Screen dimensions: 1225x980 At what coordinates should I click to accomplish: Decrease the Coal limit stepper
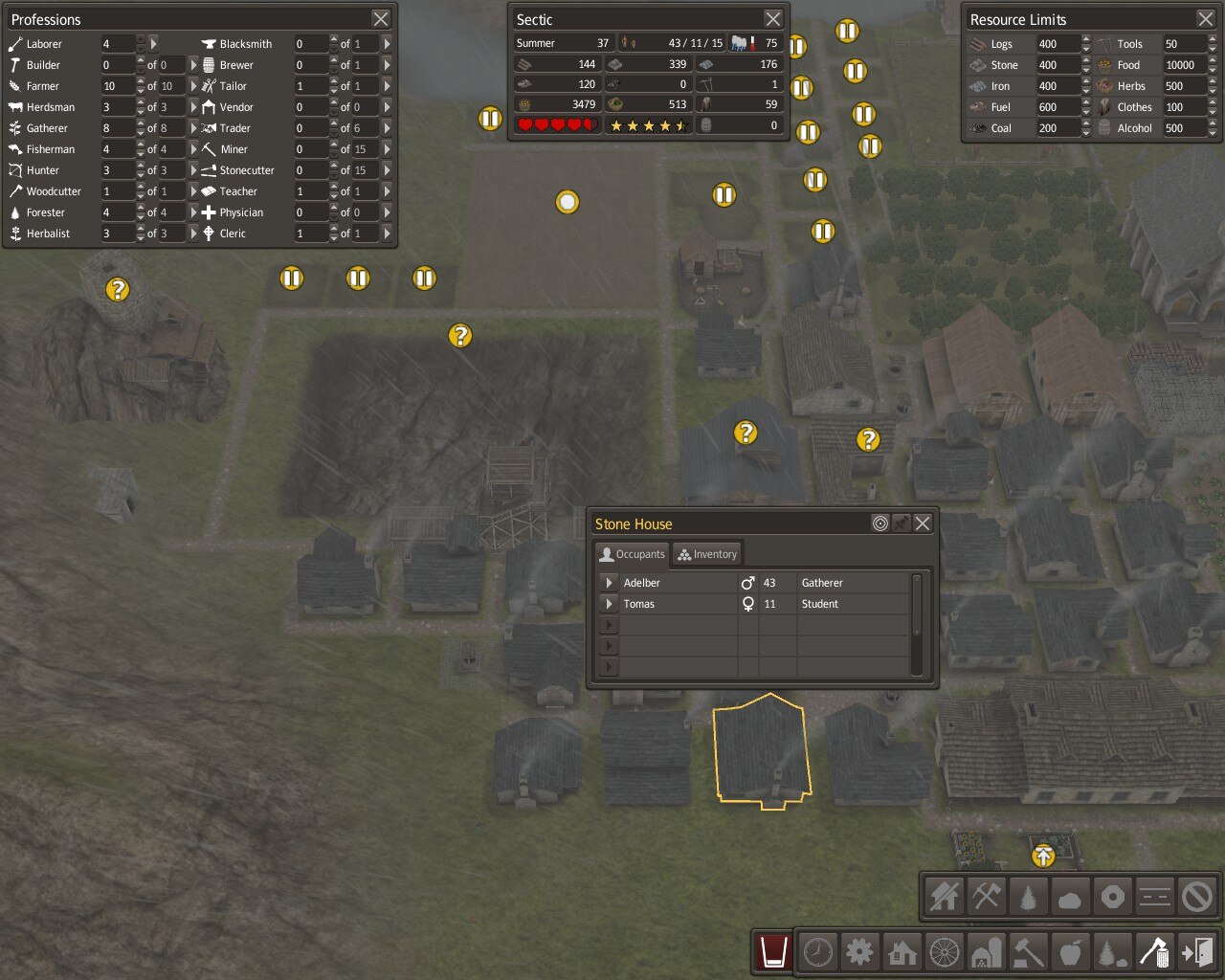pyautogui.click(x=1085, y=132)
